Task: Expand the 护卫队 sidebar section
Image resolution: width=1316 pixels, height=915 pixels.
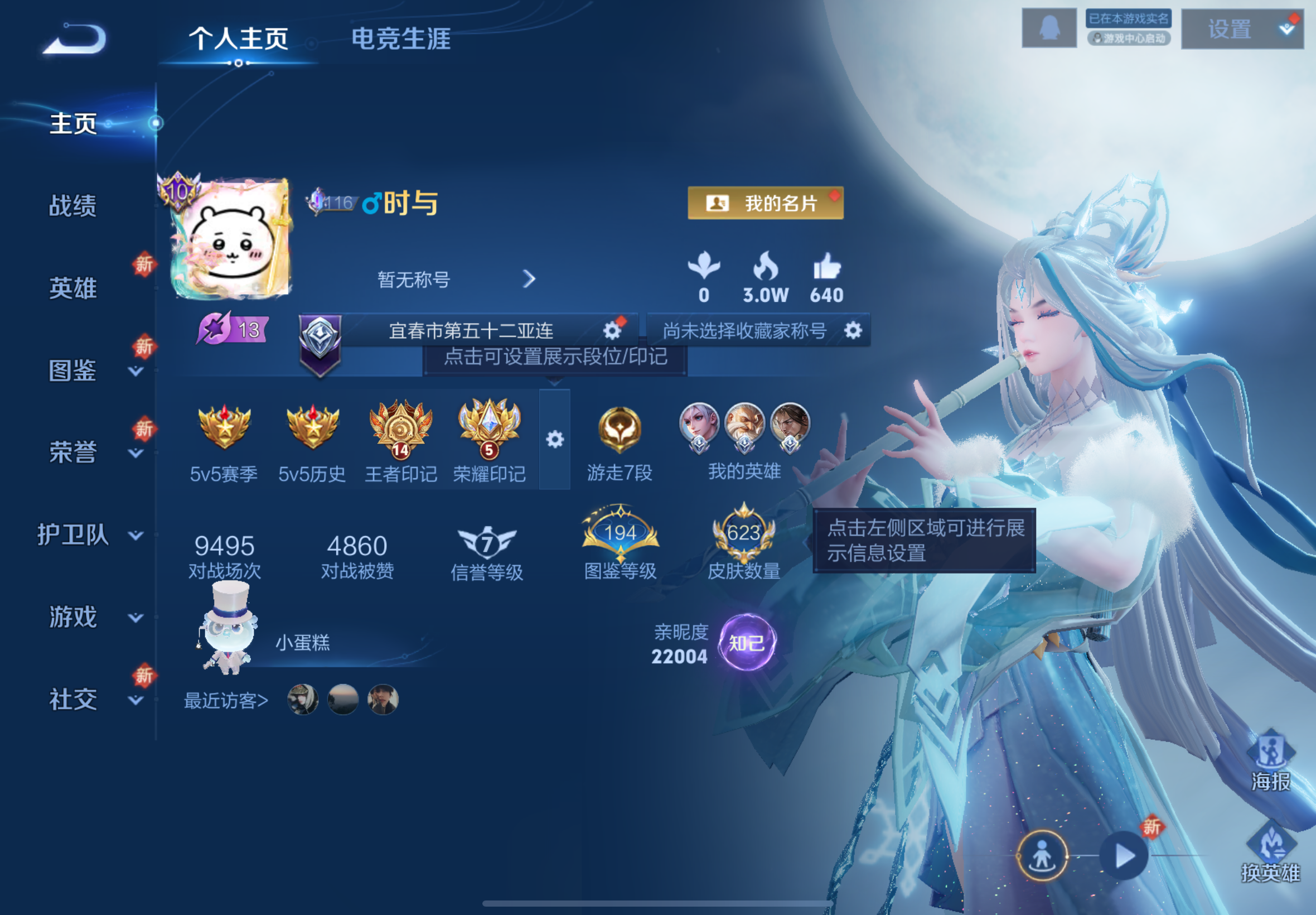Action: pyautogui.click(x=75, y=536)
